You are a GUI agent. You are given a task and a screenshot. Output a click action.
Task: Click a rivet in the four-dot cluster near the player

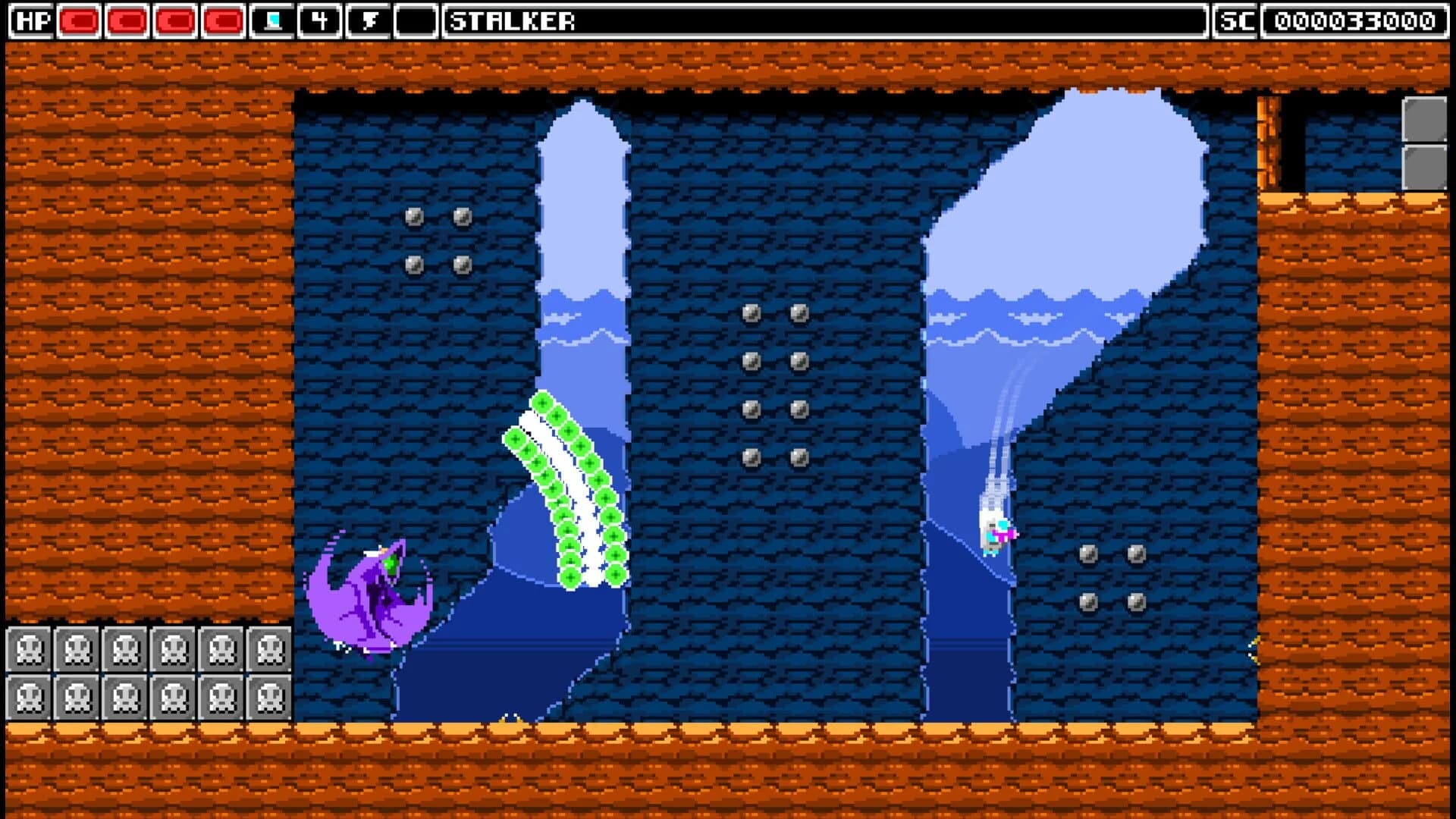(1090, 554)
